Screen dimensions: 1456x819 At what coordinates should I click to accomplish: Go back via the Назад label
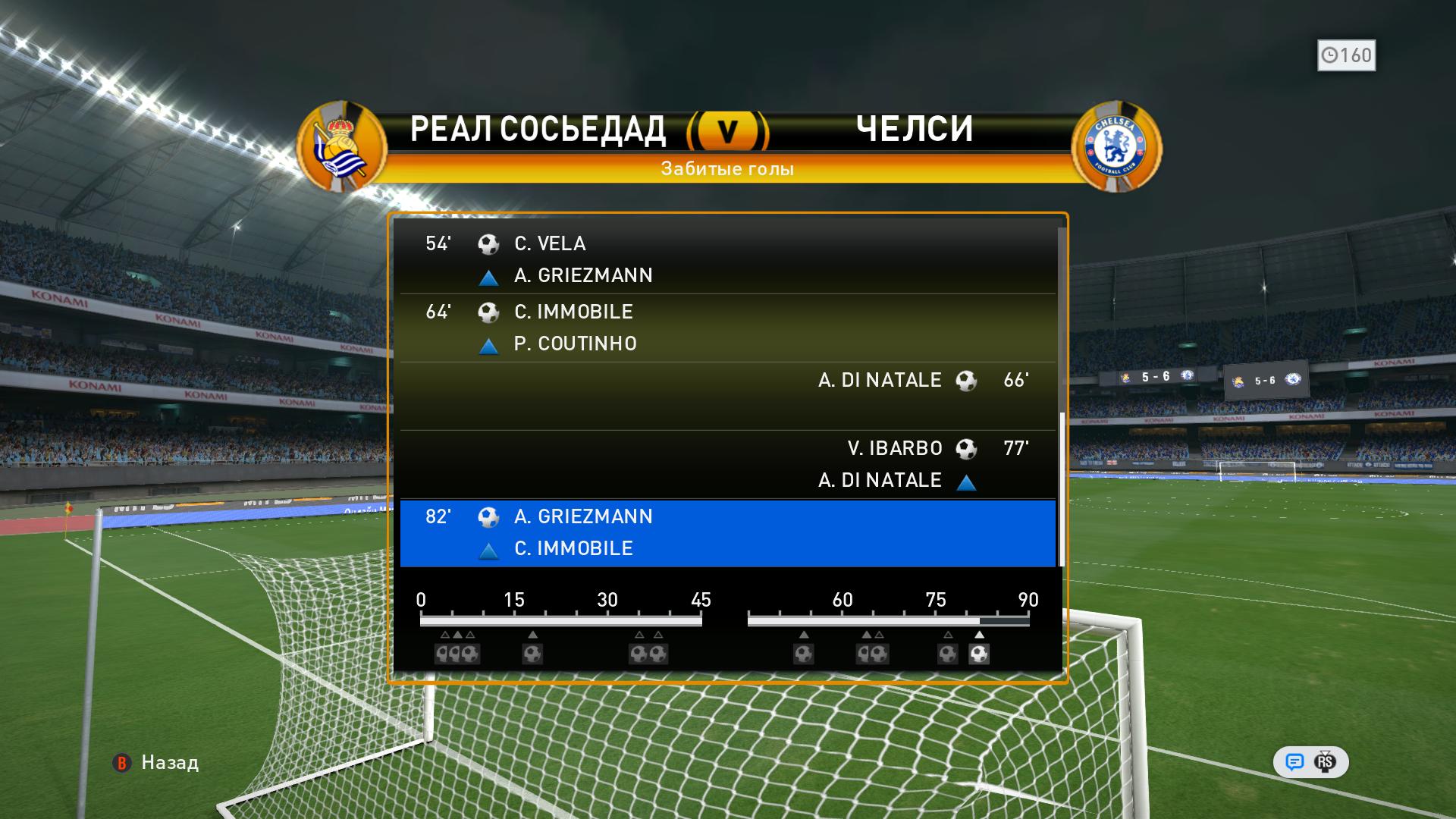170,763
